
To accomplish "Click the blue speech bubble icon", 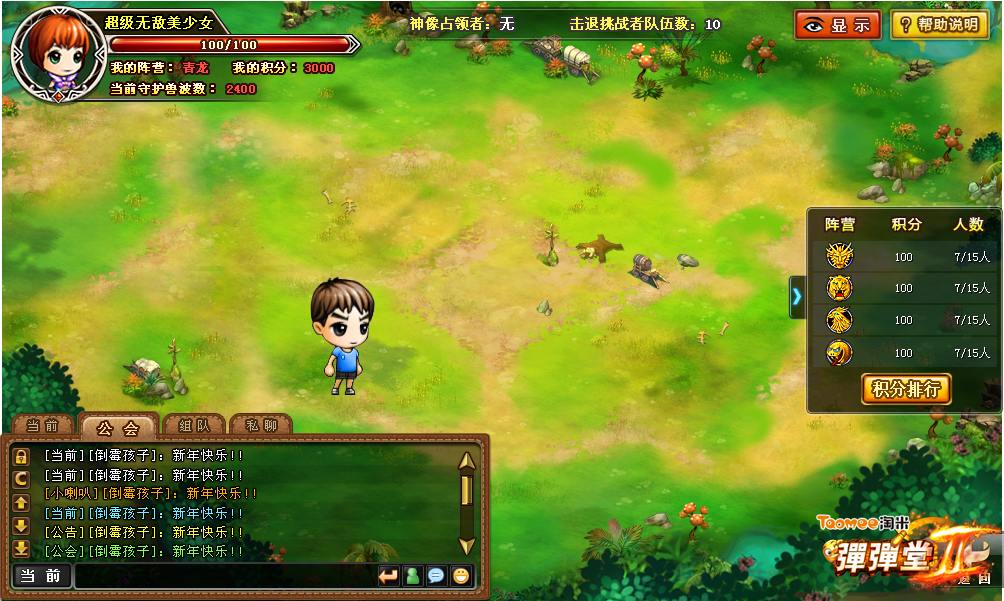I will tap(436, 576).
